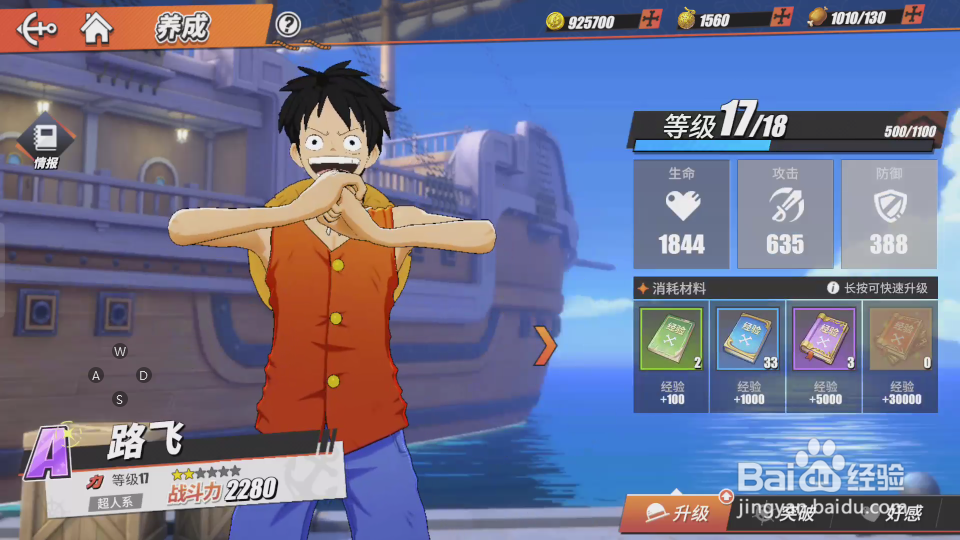Refill meat stamina with plus button
The width and height of the screenshot is (960, 540).
tap(912, 16)
